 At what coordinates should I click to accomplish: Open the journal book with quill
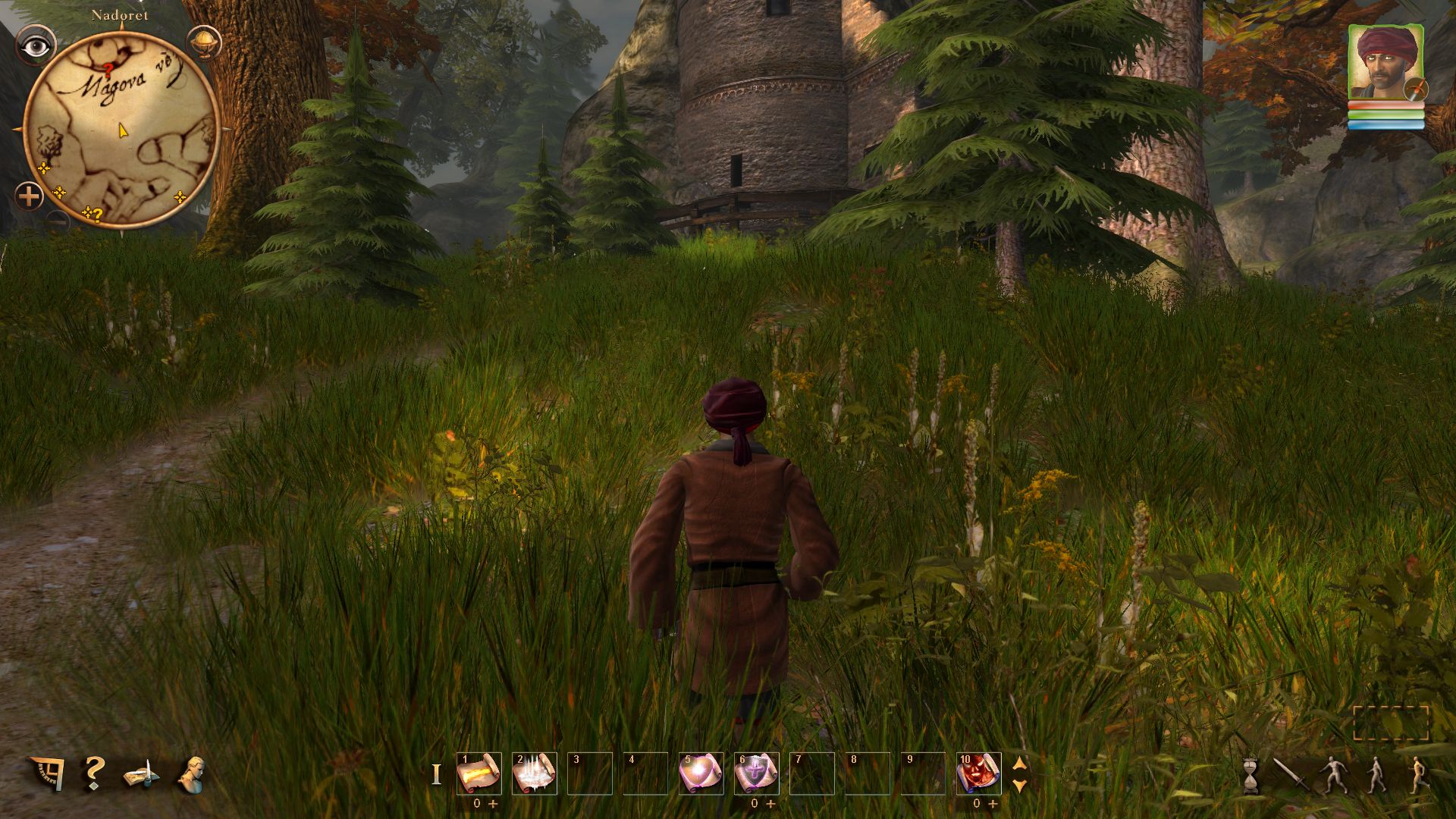coord(142,775)
